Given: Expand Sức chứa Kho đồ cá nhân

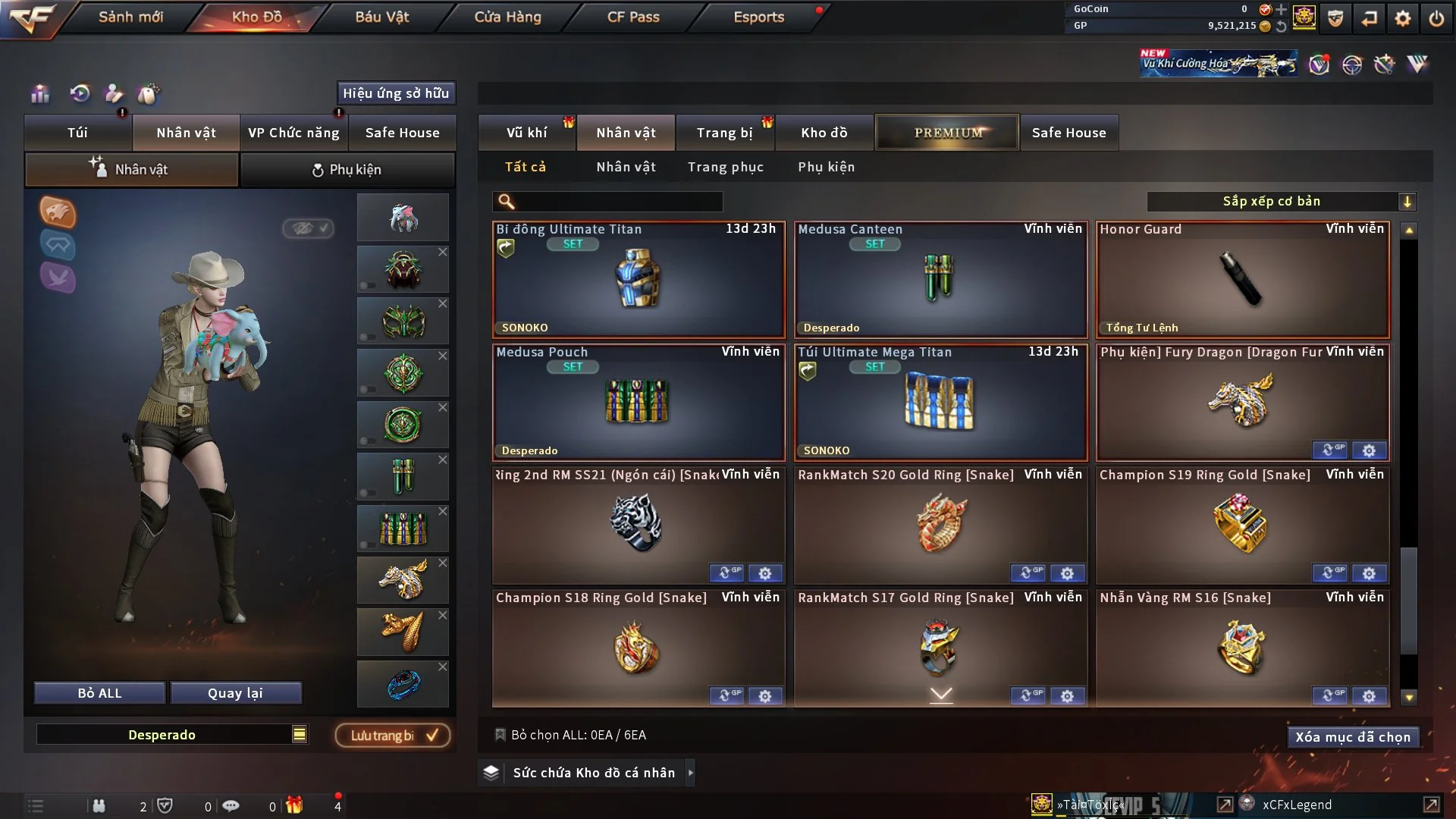Looking at the screenshot, I should pos(690,773).
